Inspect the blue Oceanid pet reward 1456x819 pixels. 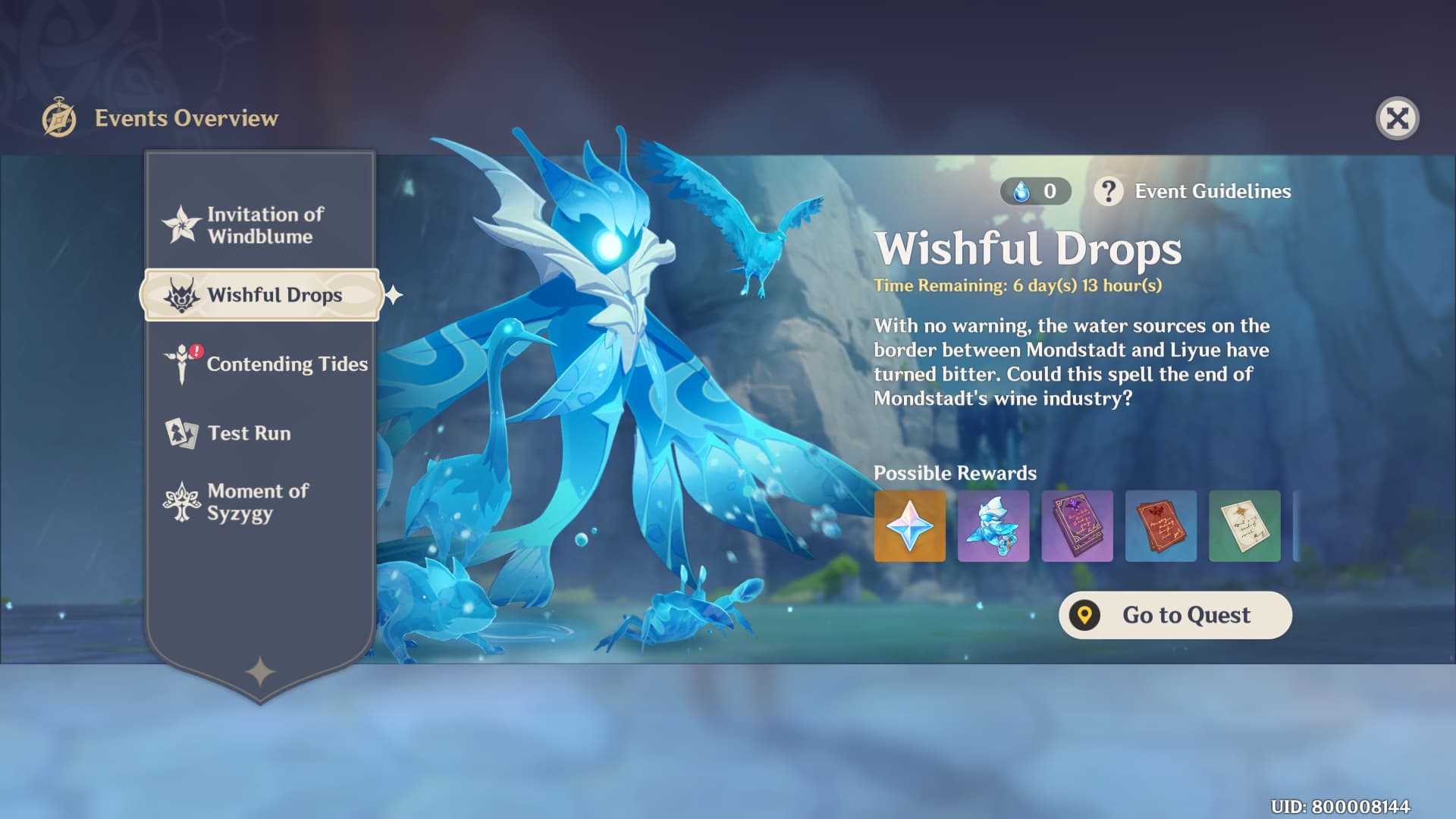[993, 526]
